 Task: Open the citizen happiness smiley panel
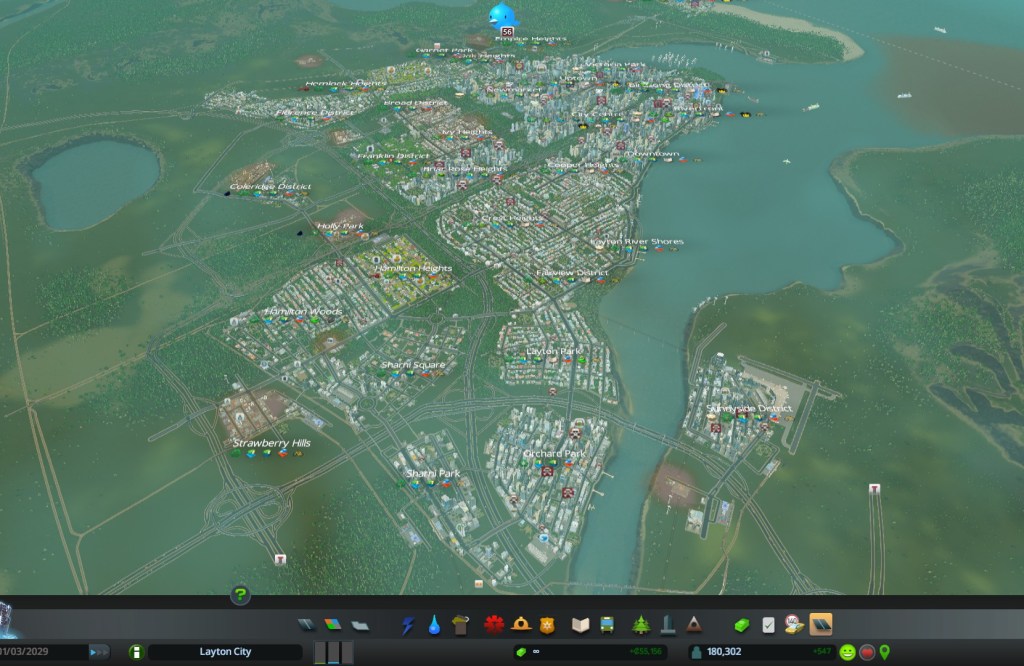click(847, 652)
